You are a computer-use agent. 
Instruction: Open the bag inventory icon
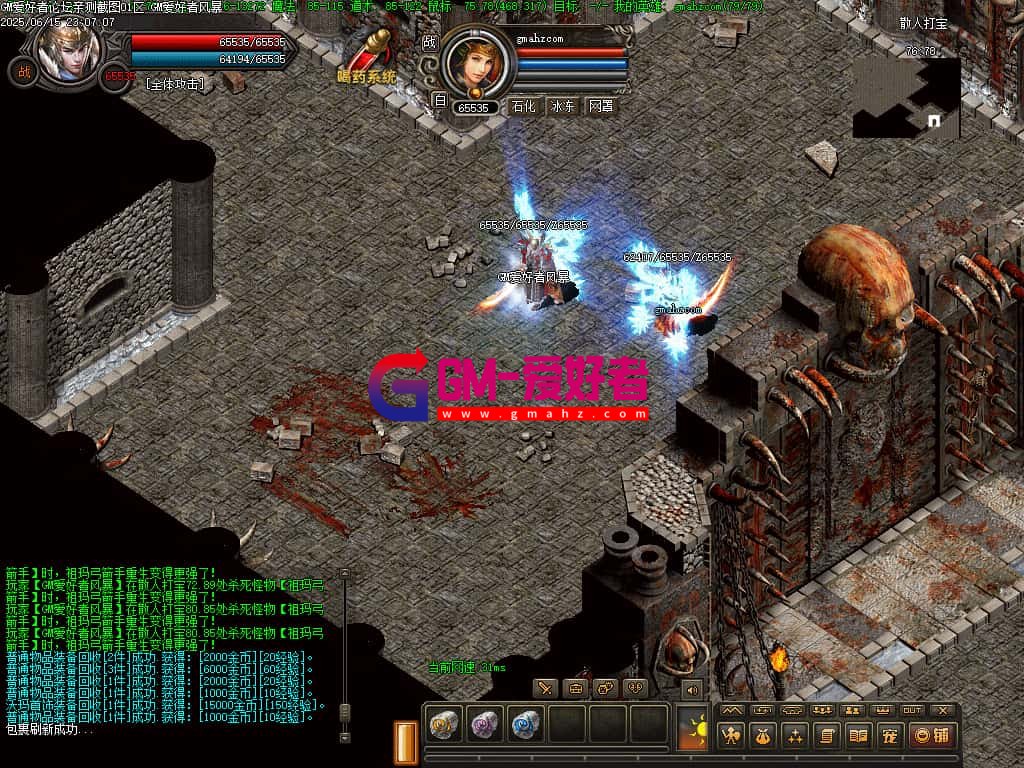[x=763, y=737]
